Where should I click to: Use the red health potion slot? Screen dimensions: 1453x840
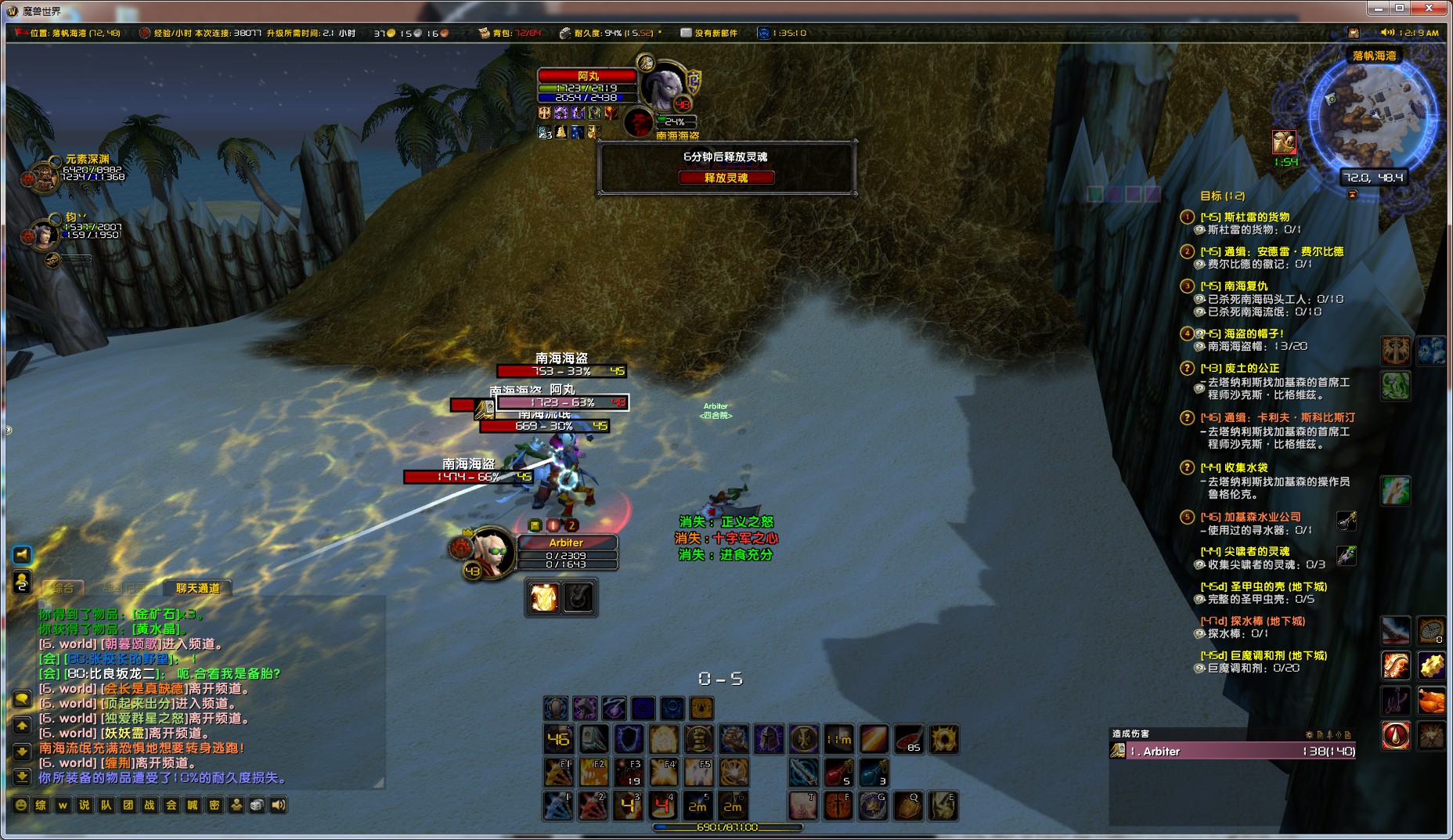point(838,773)
